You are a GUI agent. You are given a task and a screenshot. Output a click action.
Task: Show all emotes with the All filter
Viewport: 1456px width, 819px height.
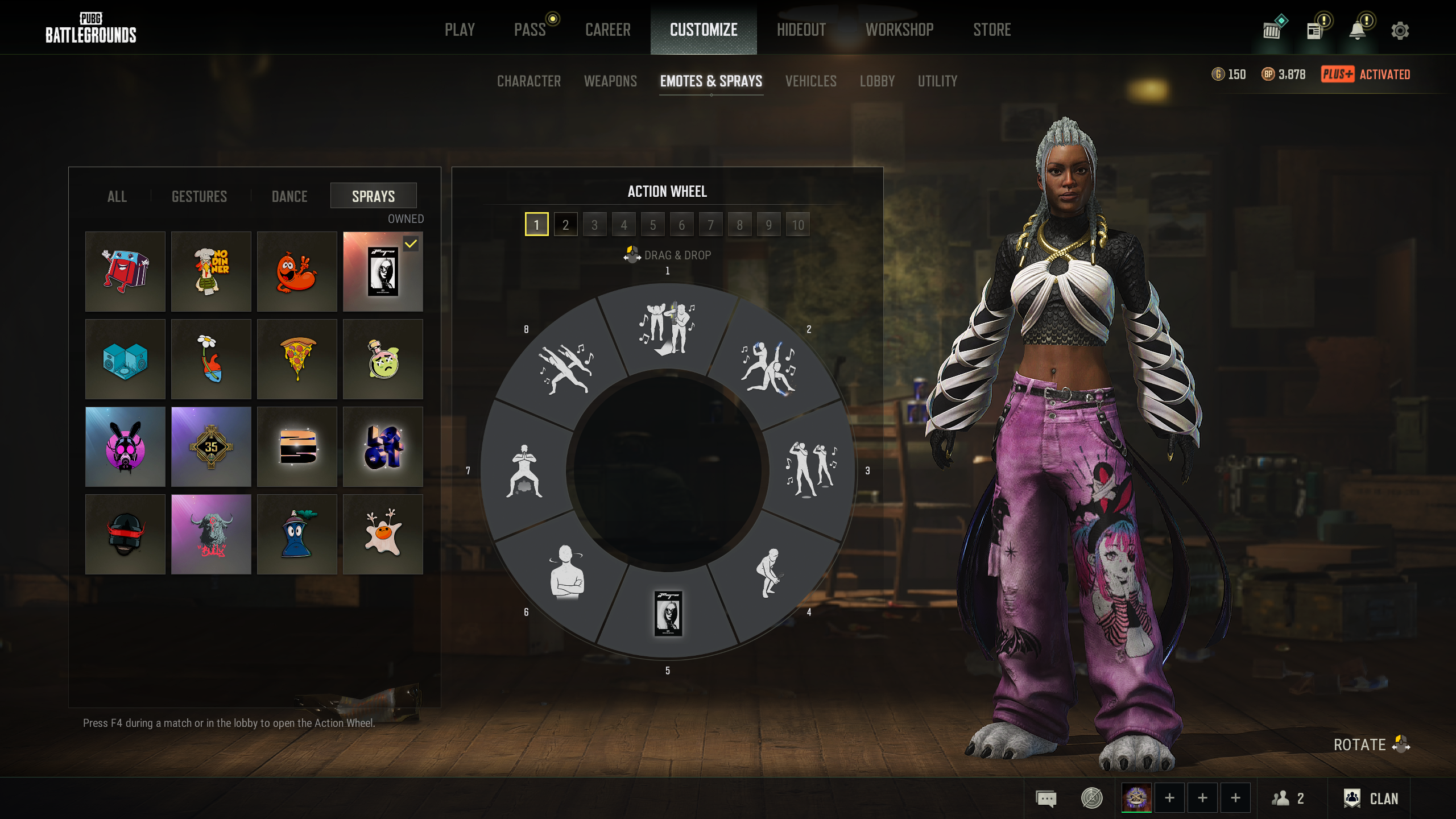coord(117,196)
